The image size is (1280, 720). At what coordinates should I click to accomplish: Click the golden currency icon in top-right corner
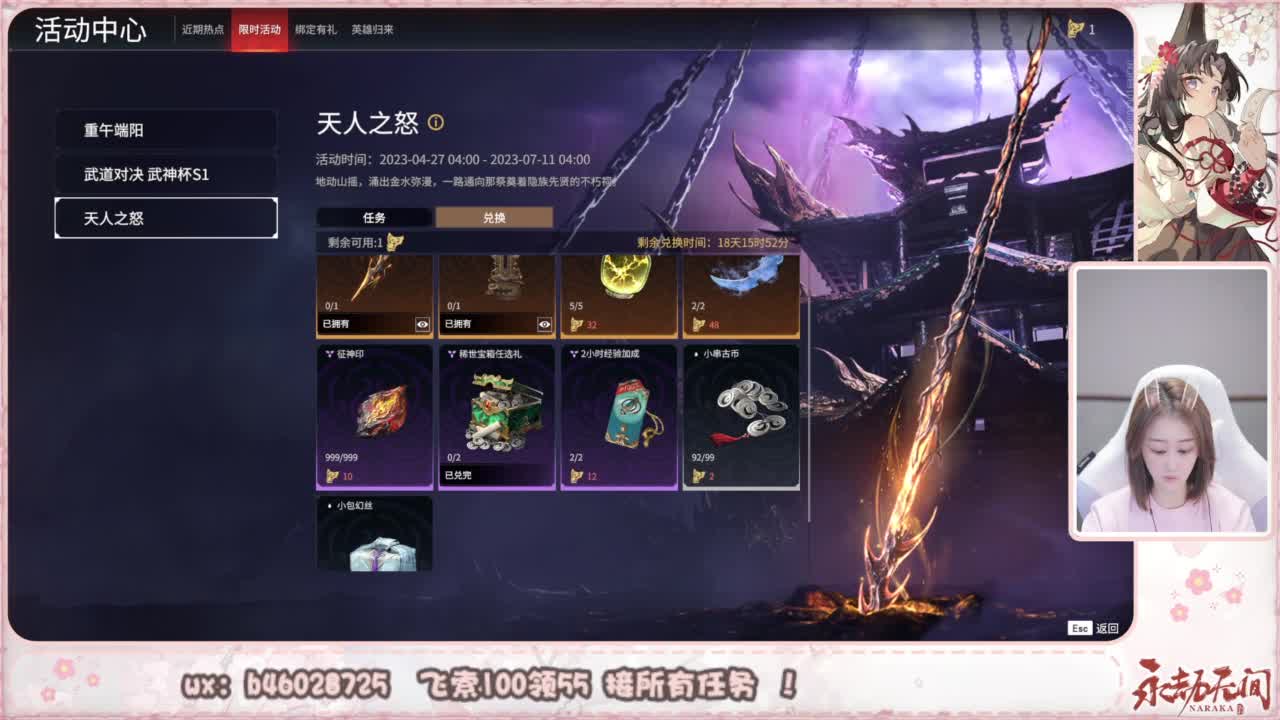(1077, 30)
